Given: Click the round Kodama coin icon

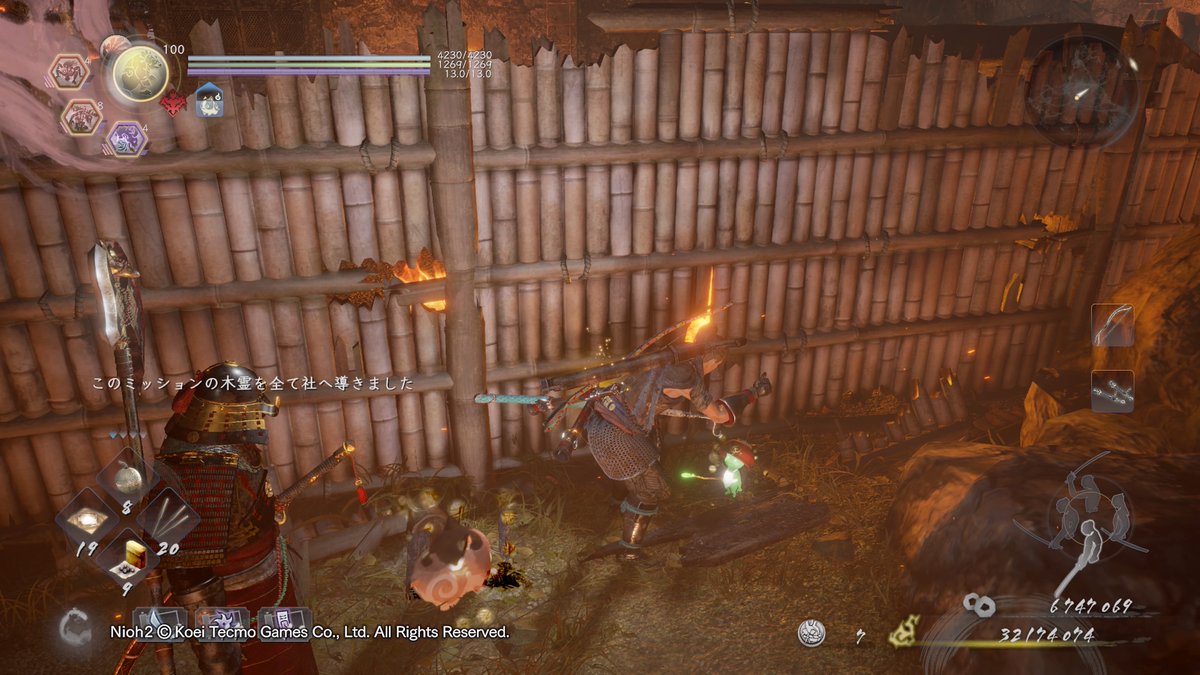Looking at the screenshot, I should (x=812, y=633).
